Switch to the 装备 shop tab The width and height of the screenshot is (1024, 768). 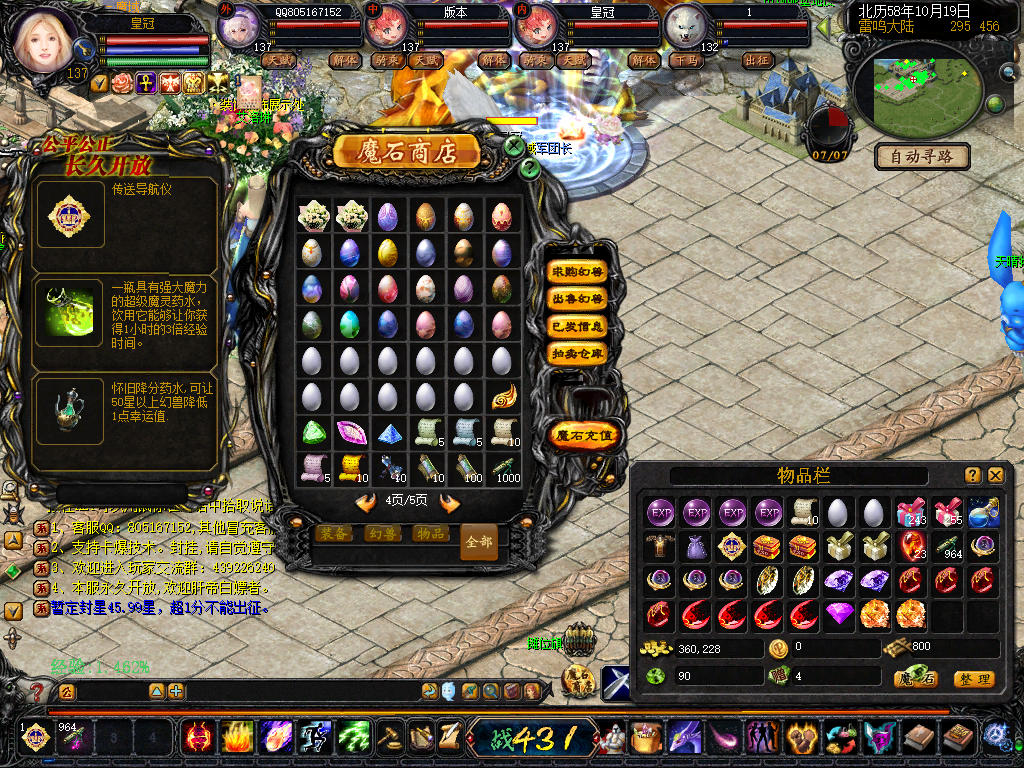coord(333,534)
